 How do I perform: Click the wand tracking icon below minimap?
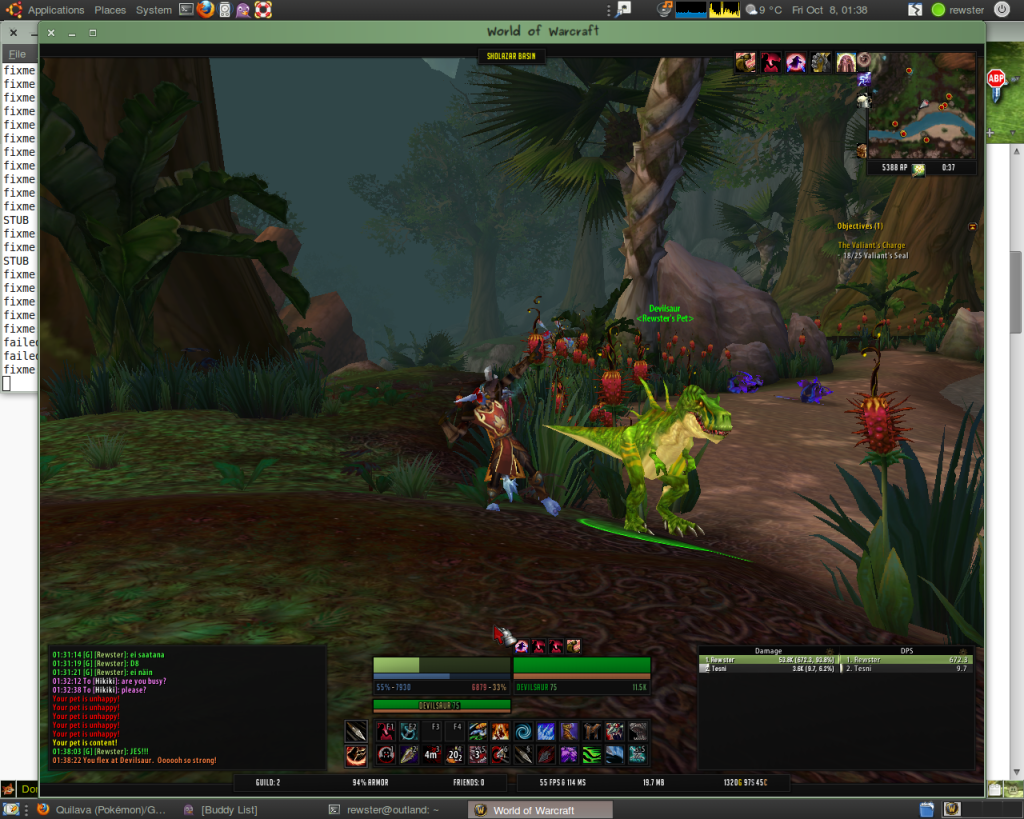pos(917,169)
